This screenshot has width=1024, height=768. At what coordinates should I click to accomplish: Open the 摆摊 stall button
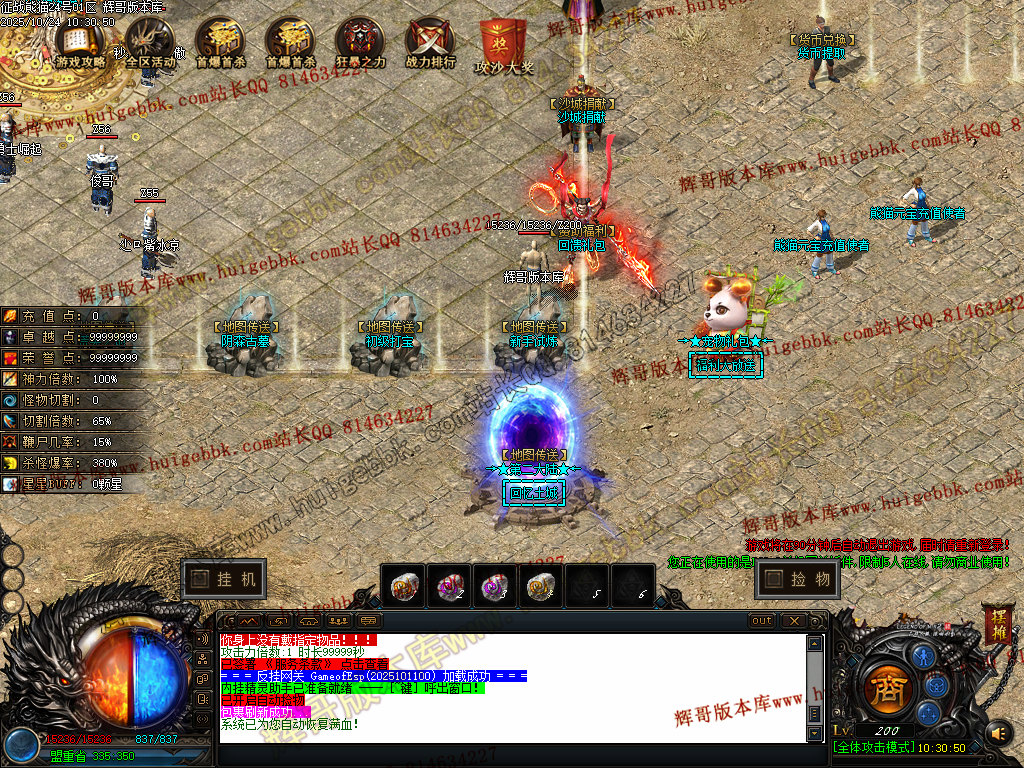(x=998, y=624)
